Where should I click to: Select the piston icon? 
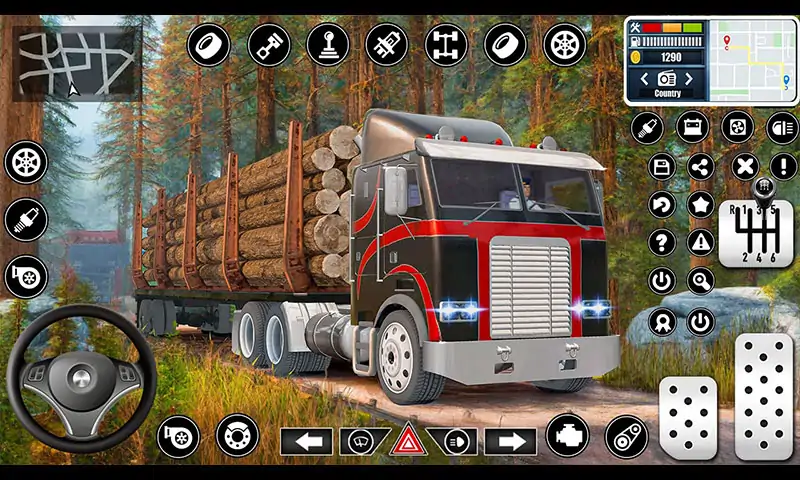point(267,45)
